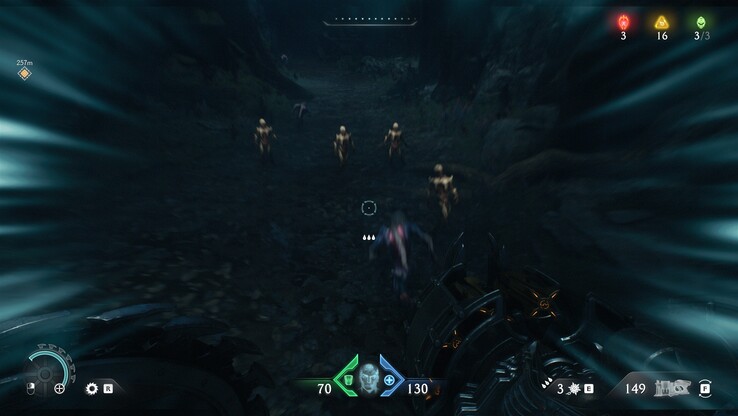Screen dimensions: 738x416
Task: Select the green armor chevron icon
Action: [x=345, y=381]
